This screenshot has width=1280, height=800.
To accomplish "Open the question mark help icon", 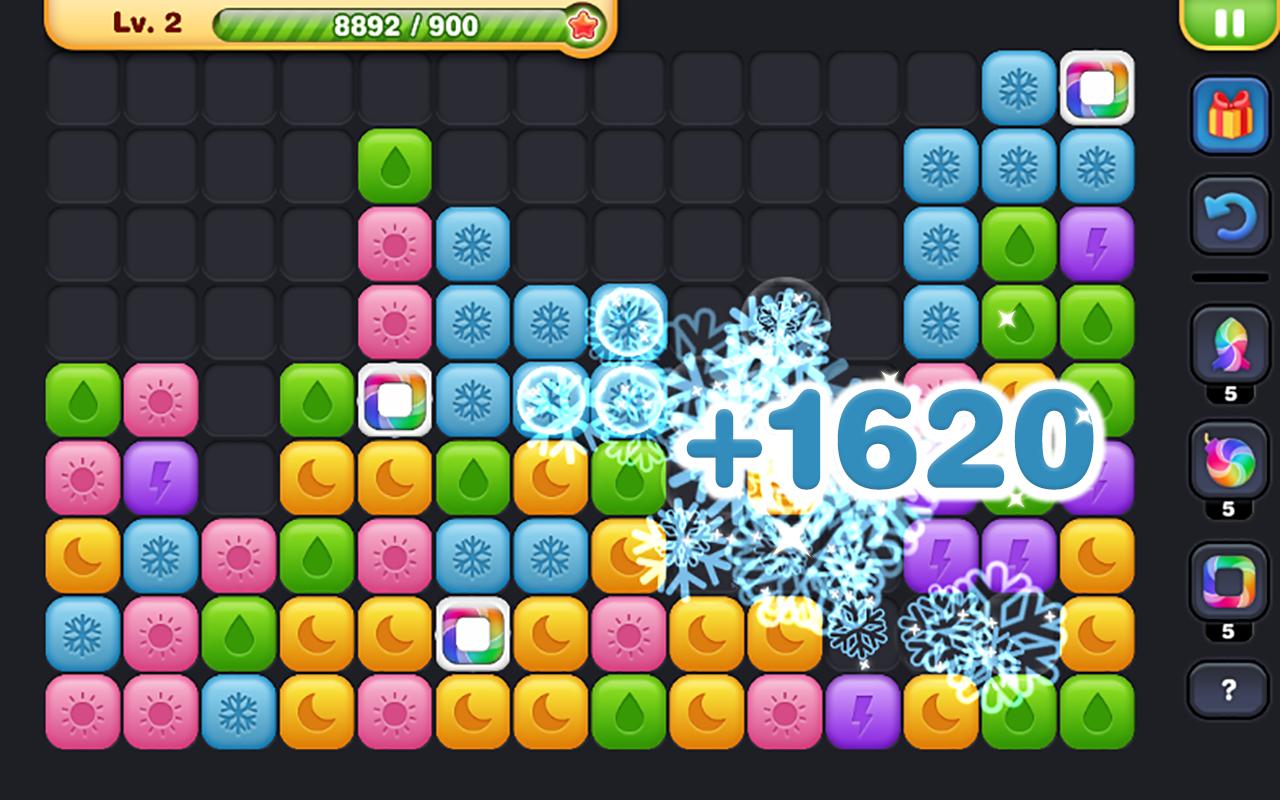I will click(x=1228, y=687).
